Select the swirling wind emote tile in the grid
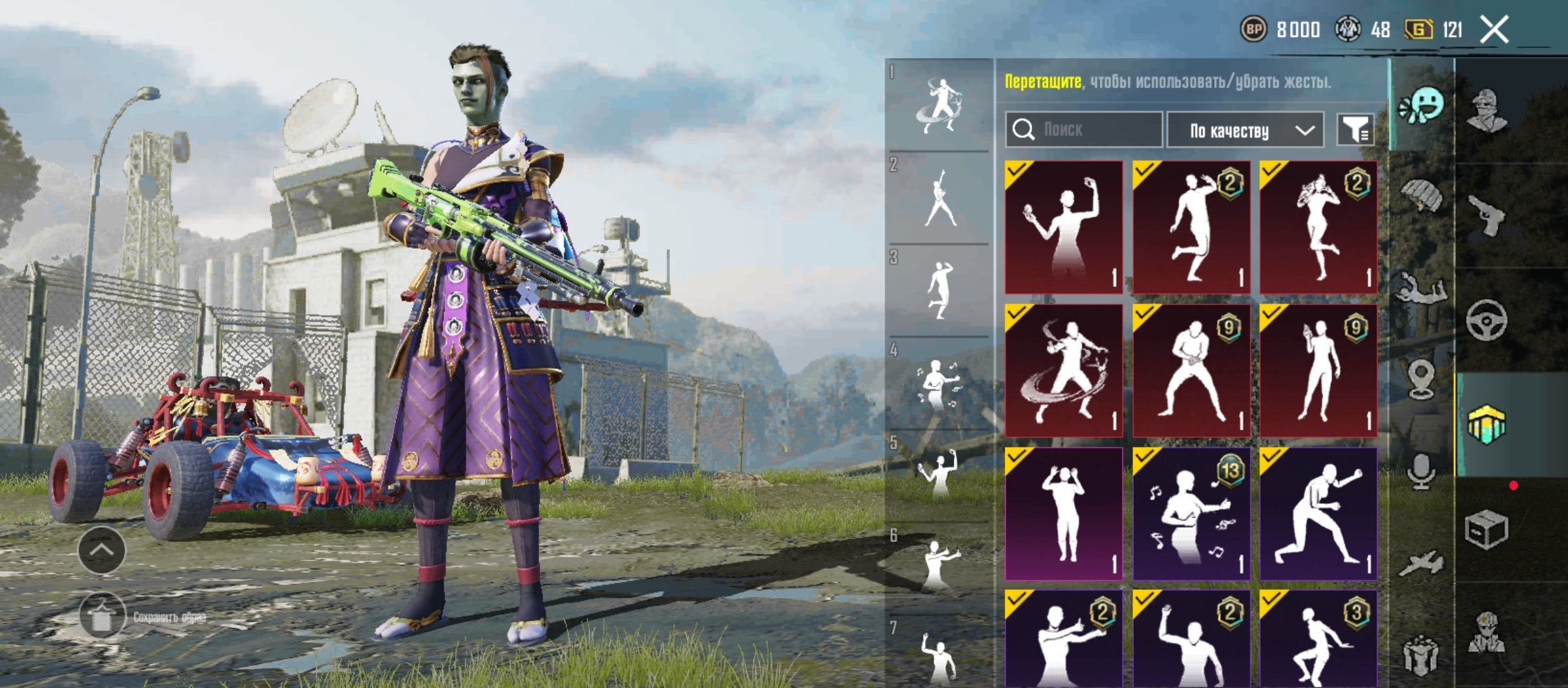 [1063, 371]
